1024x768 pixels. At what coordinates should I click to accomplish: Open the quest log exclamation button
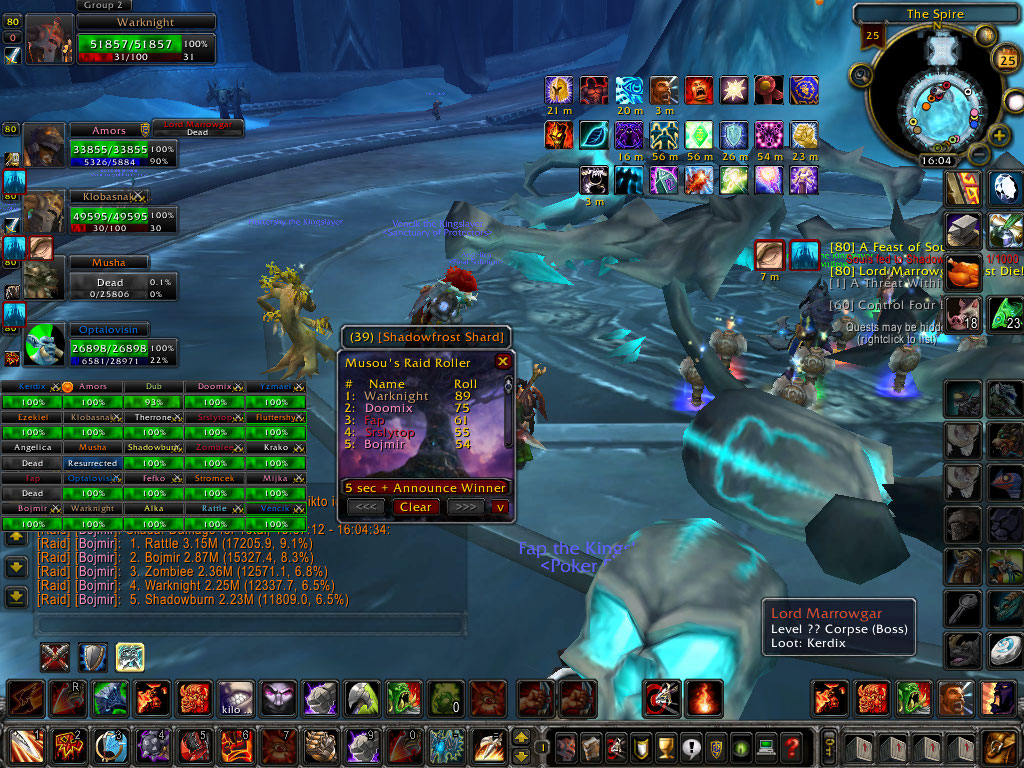tap(689, 746)
